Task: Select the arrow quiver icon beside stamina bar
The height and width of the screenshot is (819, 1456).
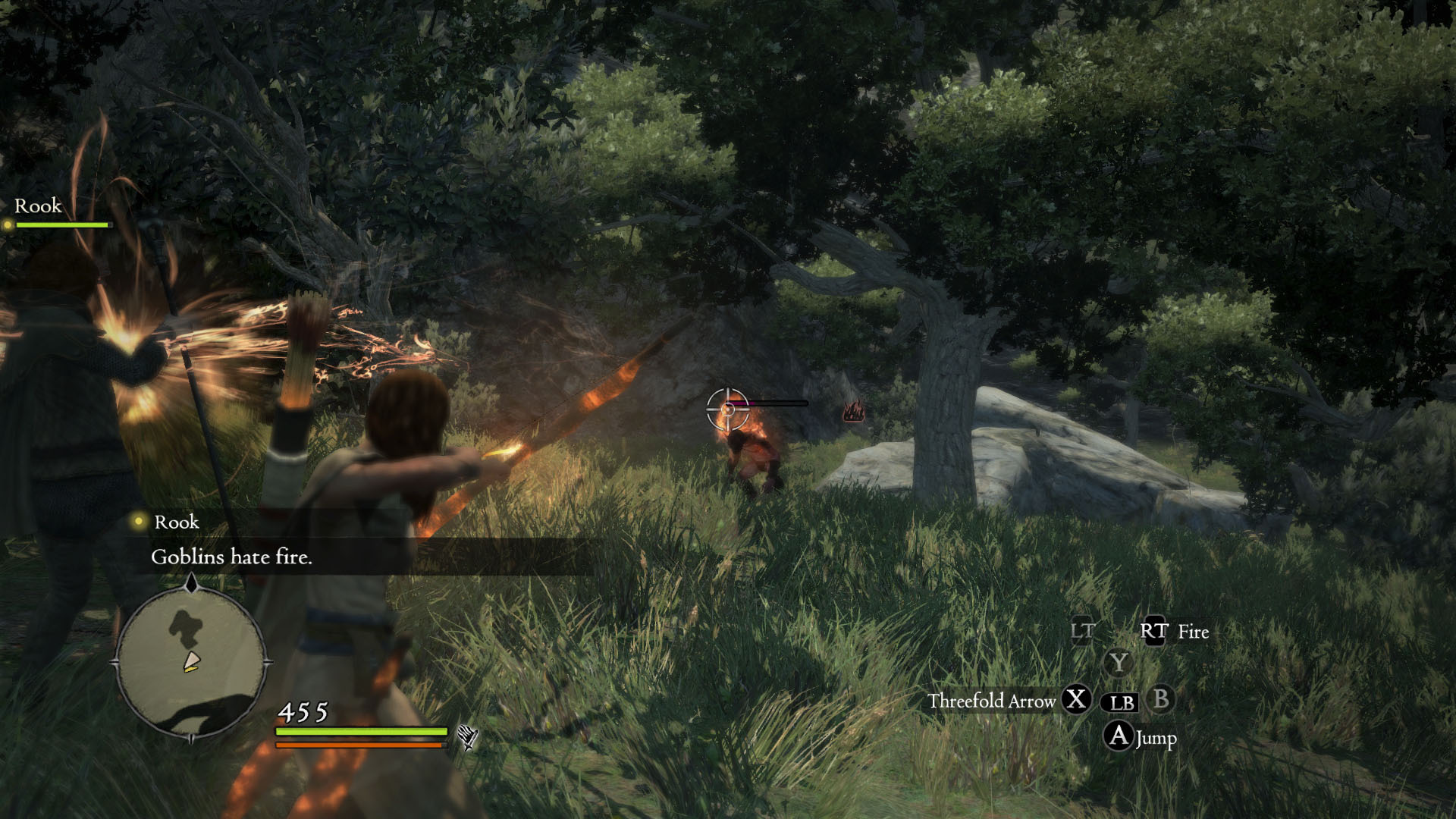Action: (x=467, y=736)
